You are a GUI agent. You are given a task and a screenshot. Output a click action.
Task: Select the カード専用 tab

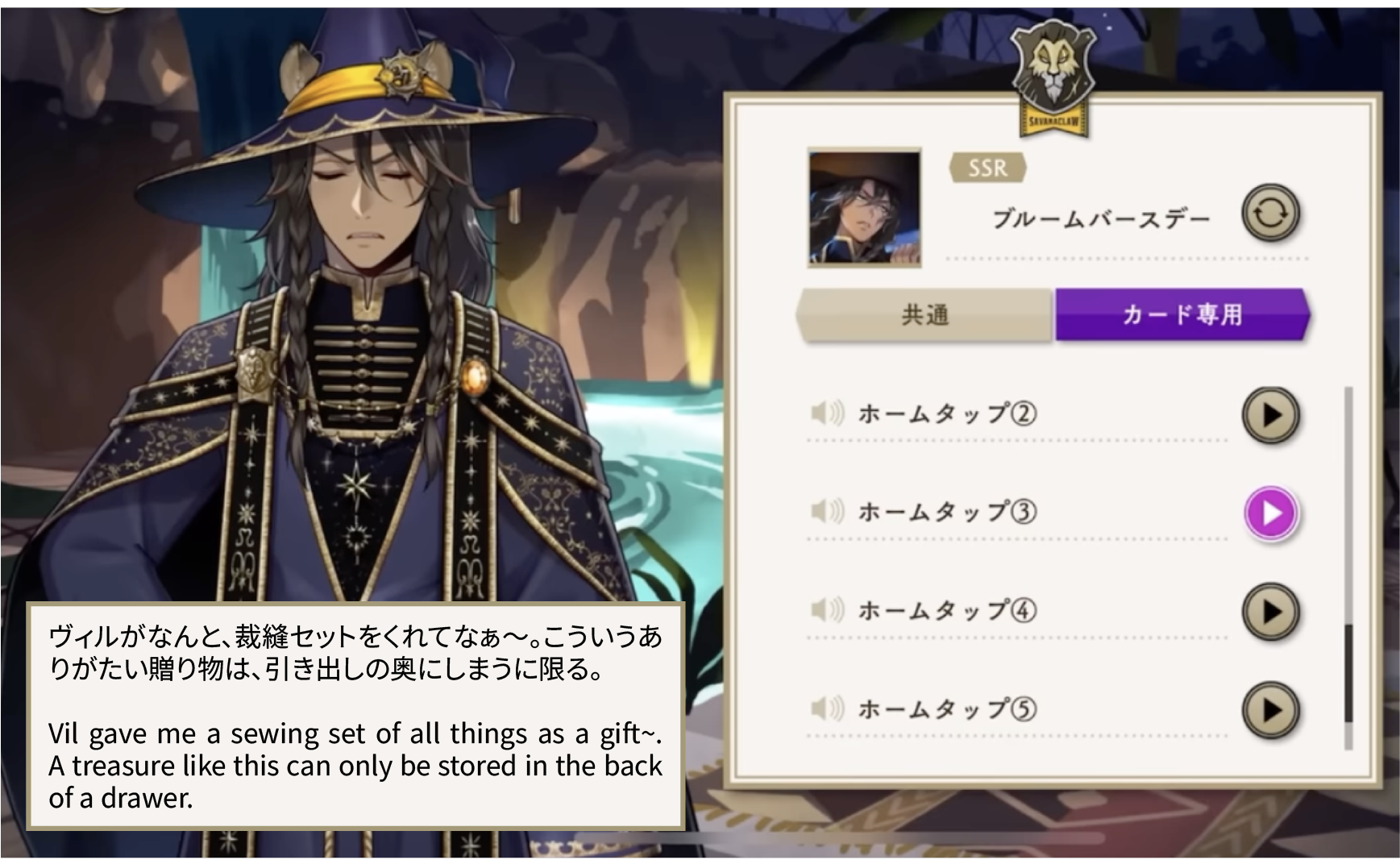pyautogui.click(x=1182, y=314)
